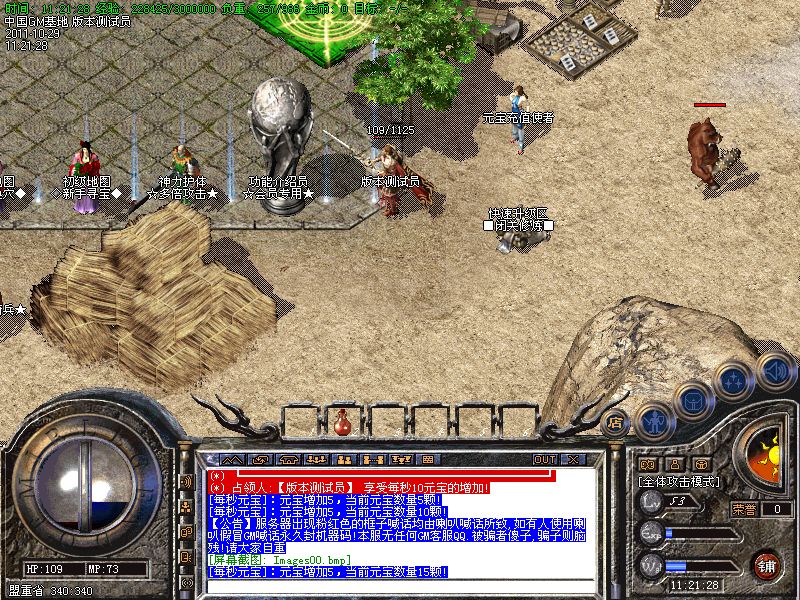Click the grid button on the chat toolbar

pyautogui.click(x=428, y=460)
